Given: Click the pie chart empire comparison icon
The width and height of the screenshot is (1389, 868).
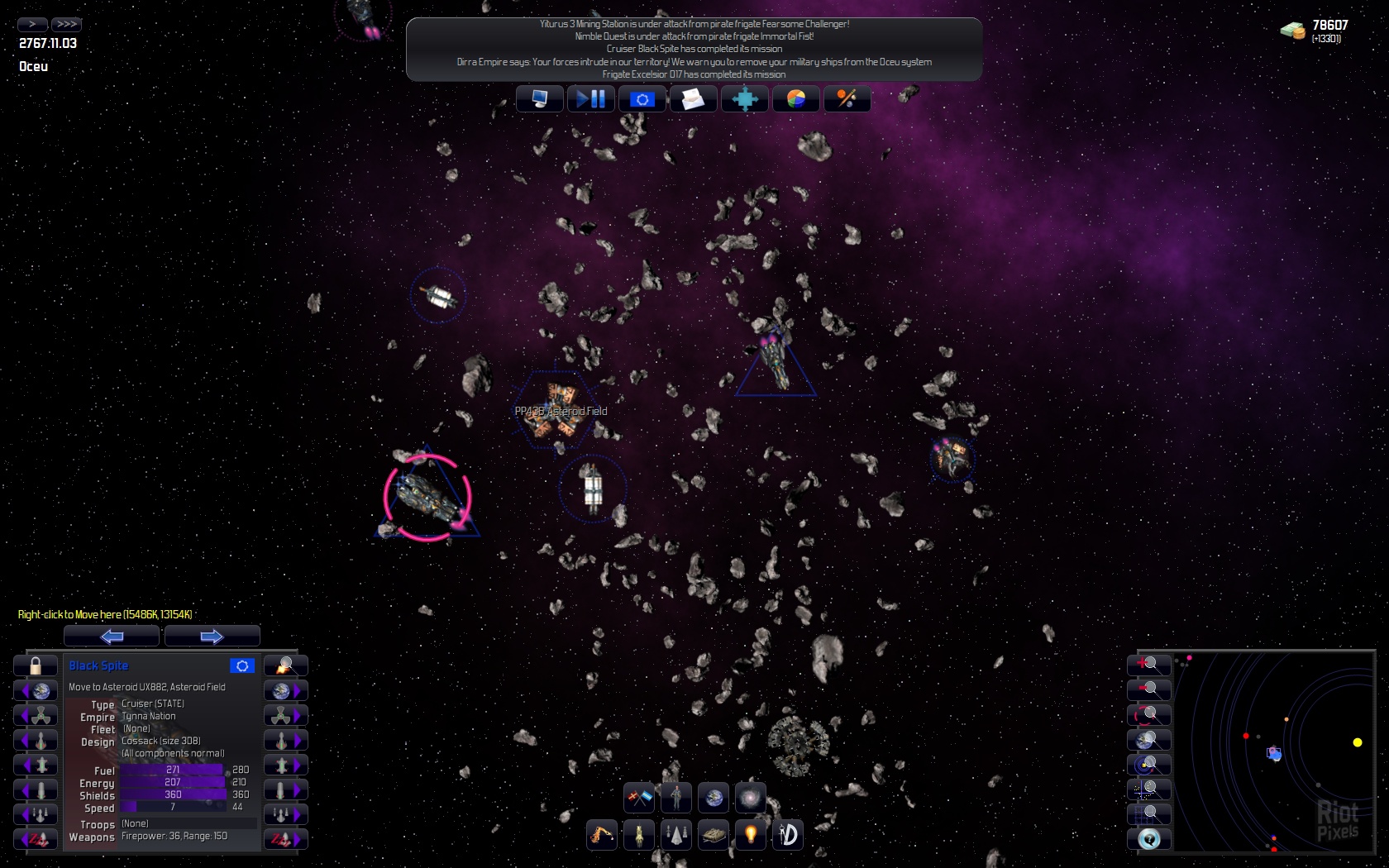Looking at the screenshot, I should [795, 99].
